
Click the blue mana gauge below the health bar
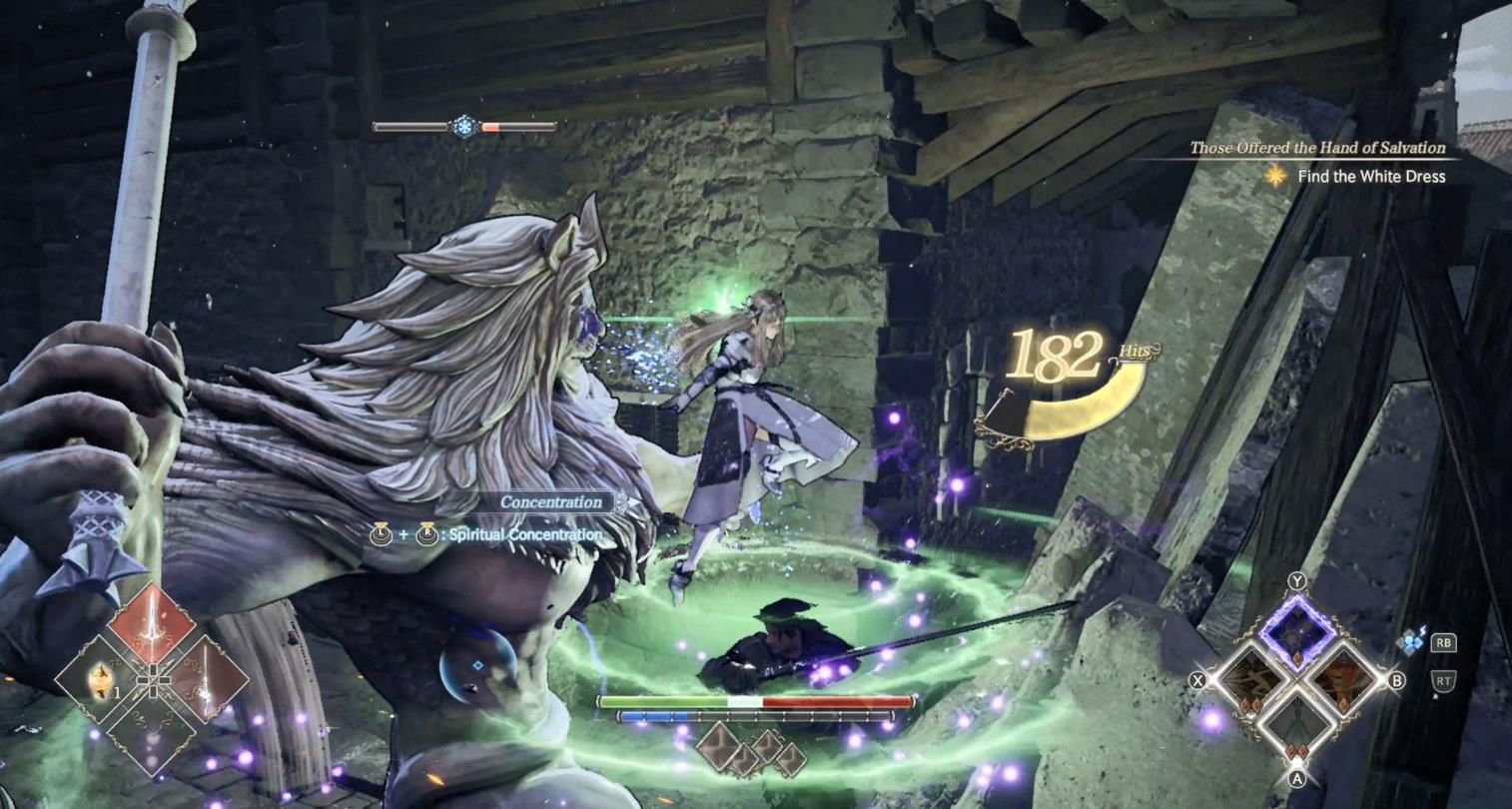[x=651, y=715]
